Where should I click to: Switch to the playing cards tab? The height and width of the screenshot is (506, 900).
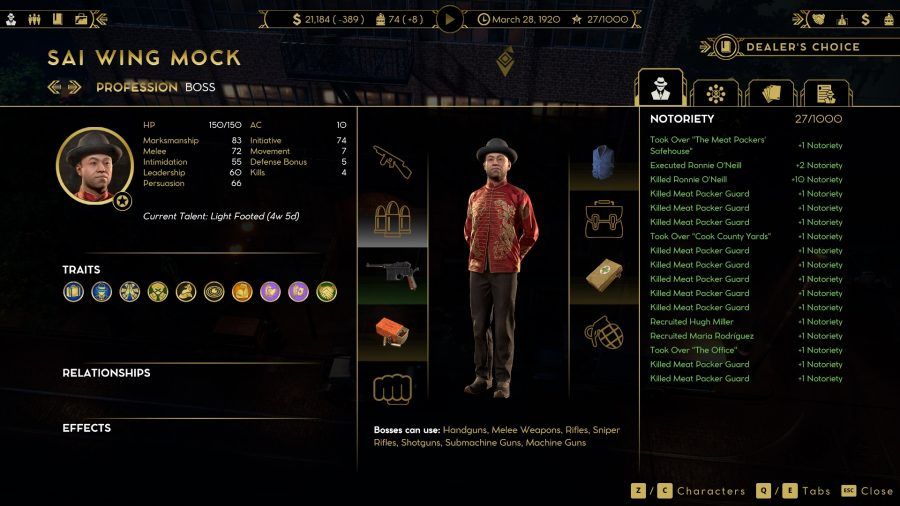pos(770,94)
